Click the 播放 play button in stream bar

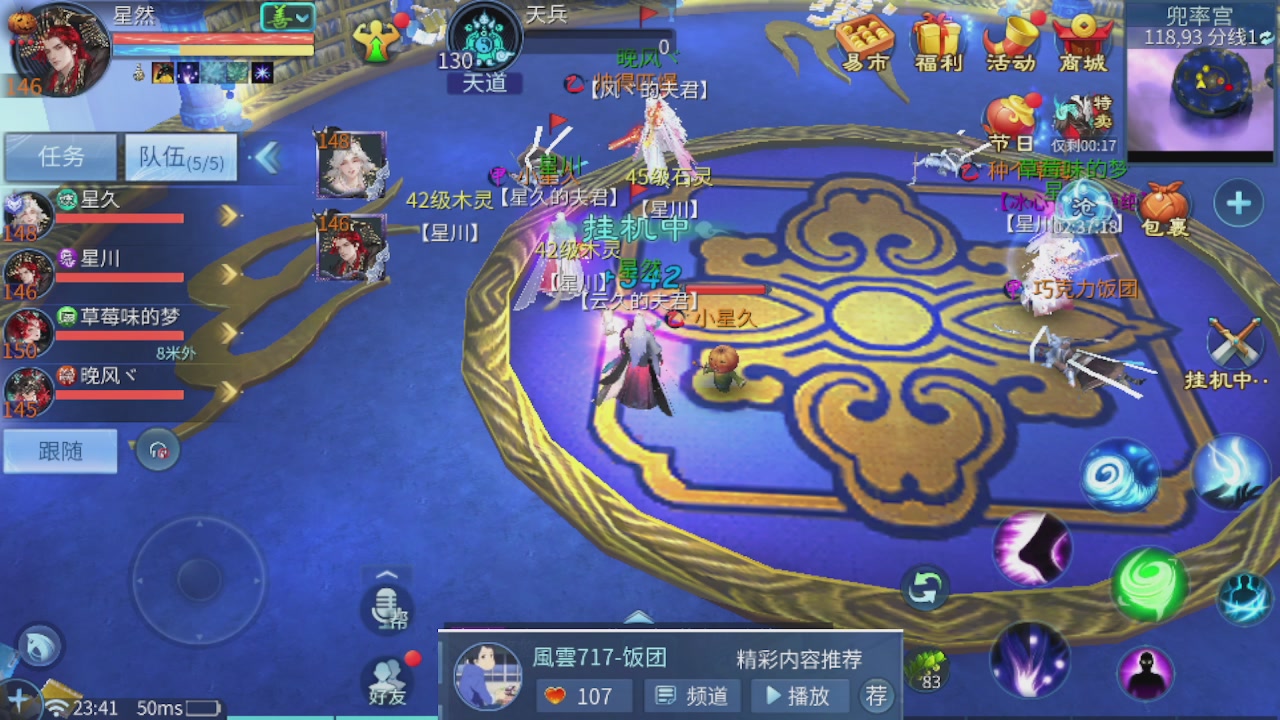(800, 696)
